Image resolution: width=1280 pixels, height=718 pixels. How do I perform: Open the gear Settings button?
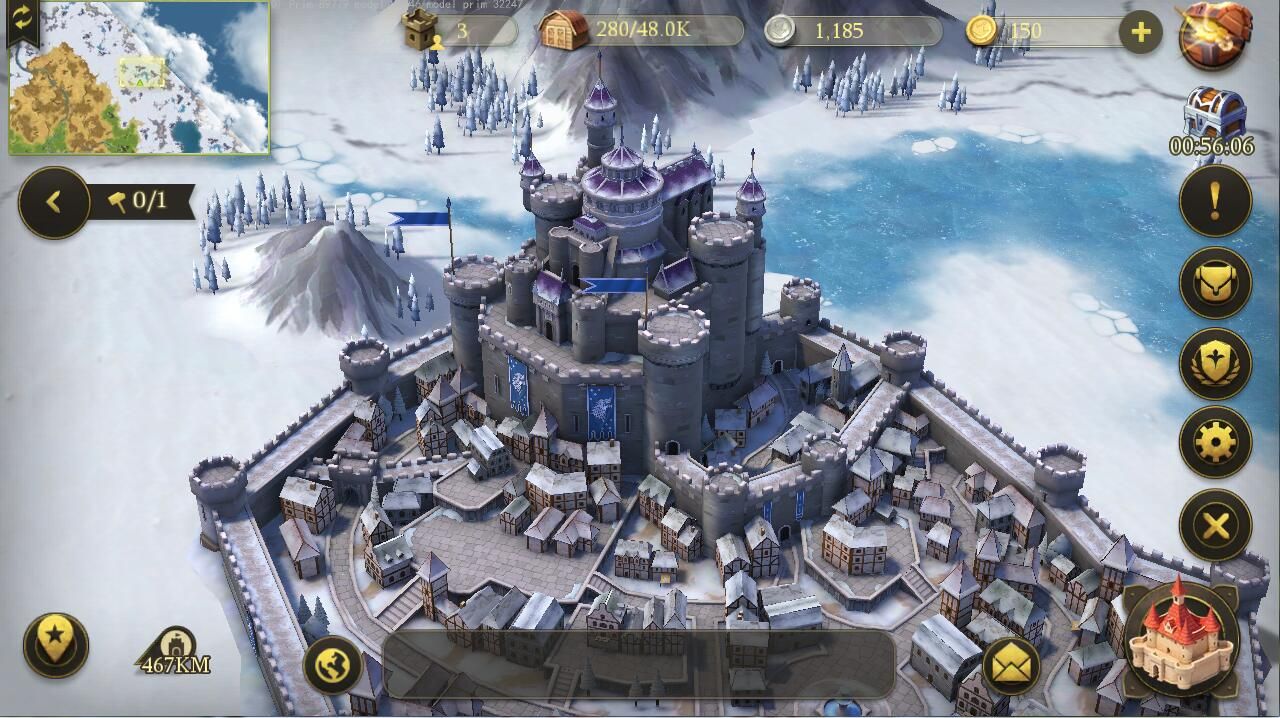(x=1215, y=442)
